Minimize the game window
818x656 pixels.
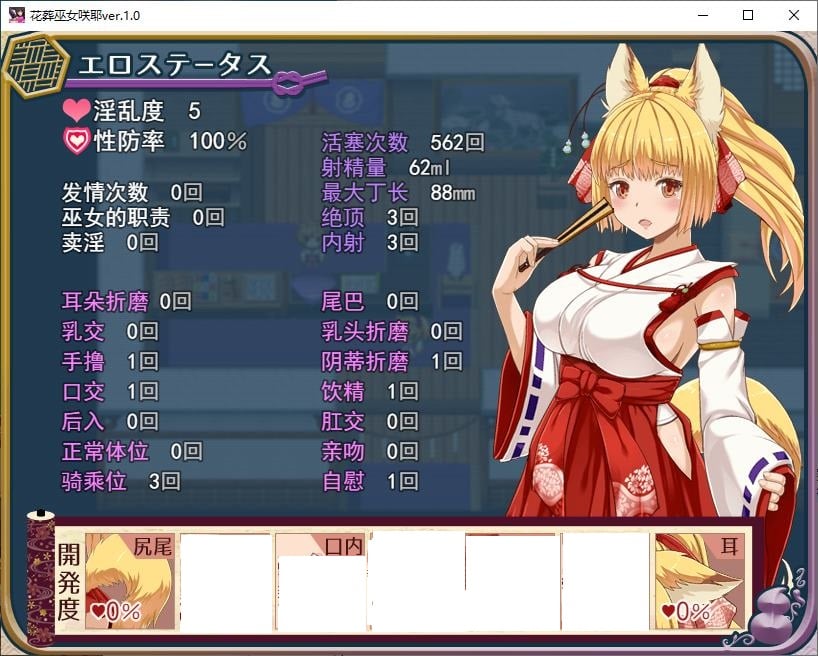click(701, 15)
